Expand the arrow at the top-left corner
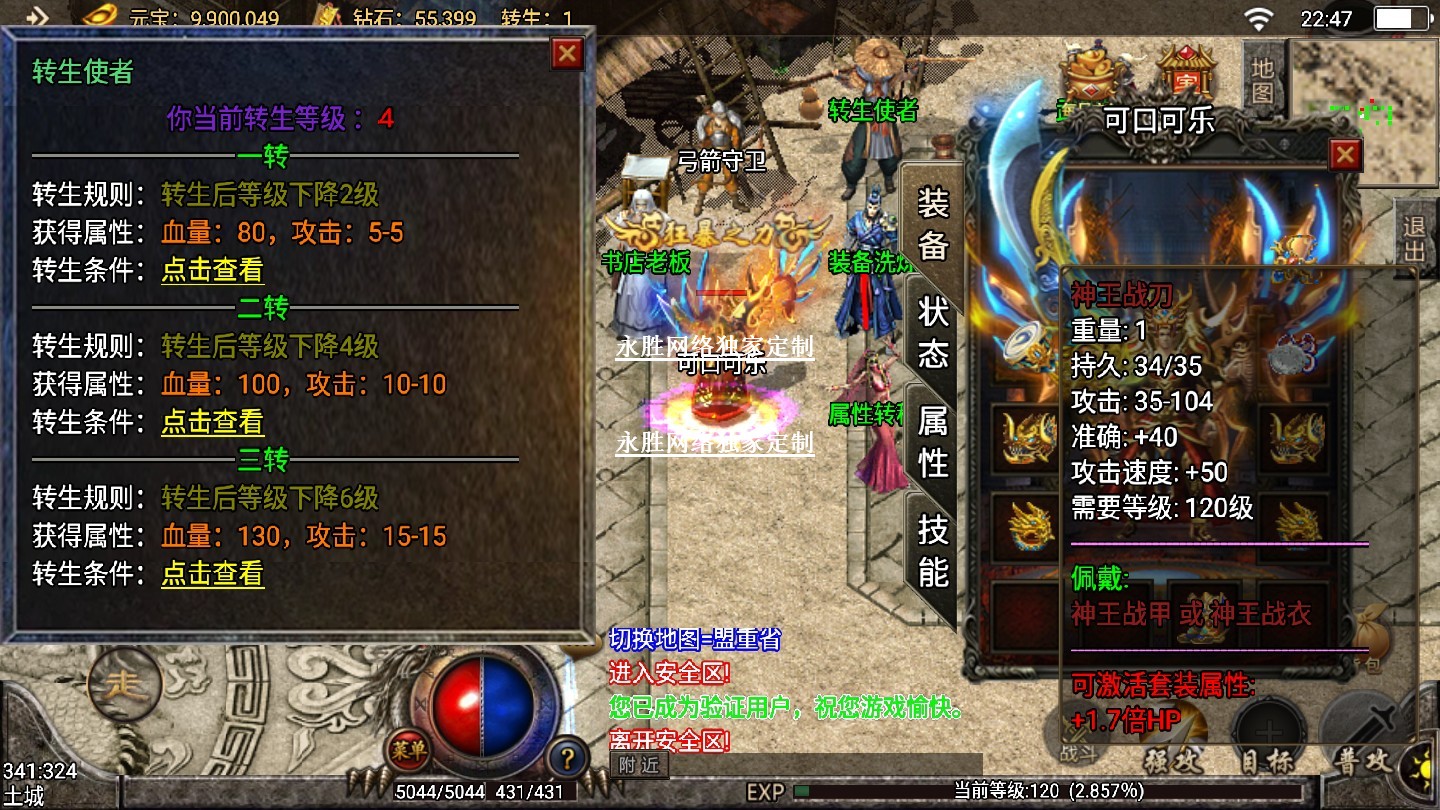Screen dimensions: 1440x810 pos(37,16)
